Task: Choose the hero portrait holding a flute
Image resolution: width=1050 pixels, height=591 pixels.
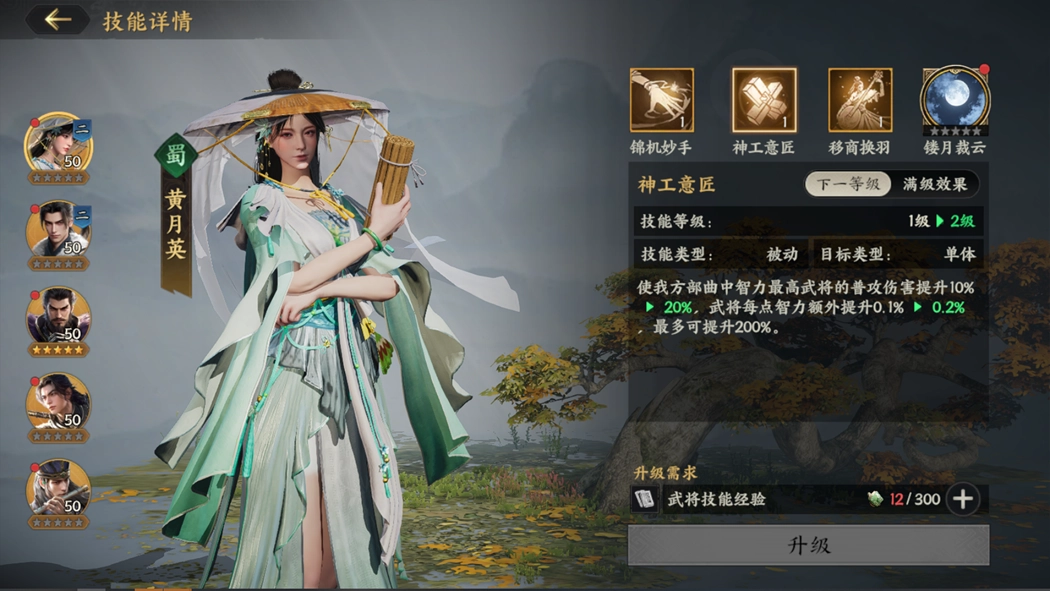Action: 59,405
